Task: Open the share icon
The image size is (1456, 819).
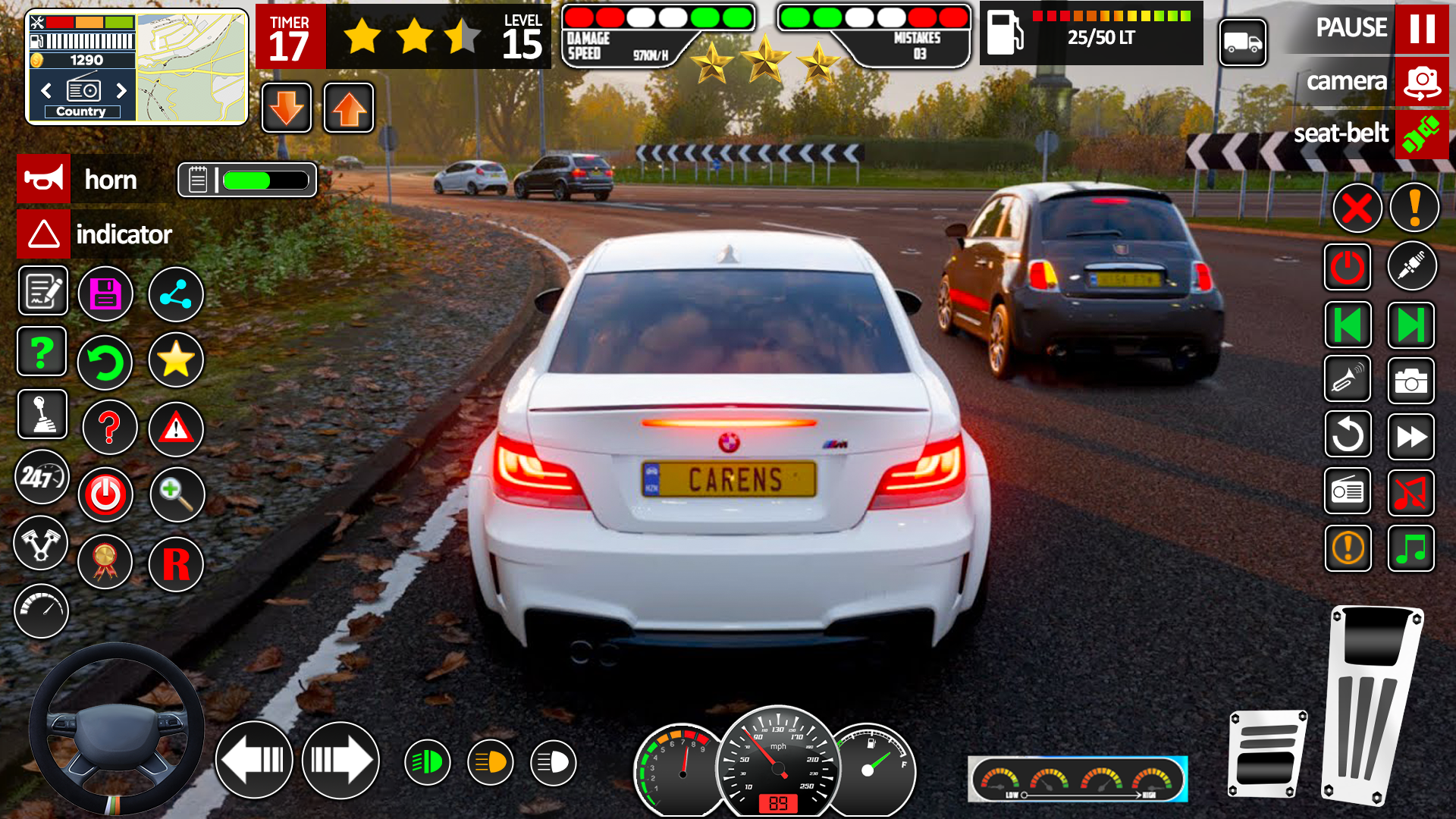Action: [176, 294]
